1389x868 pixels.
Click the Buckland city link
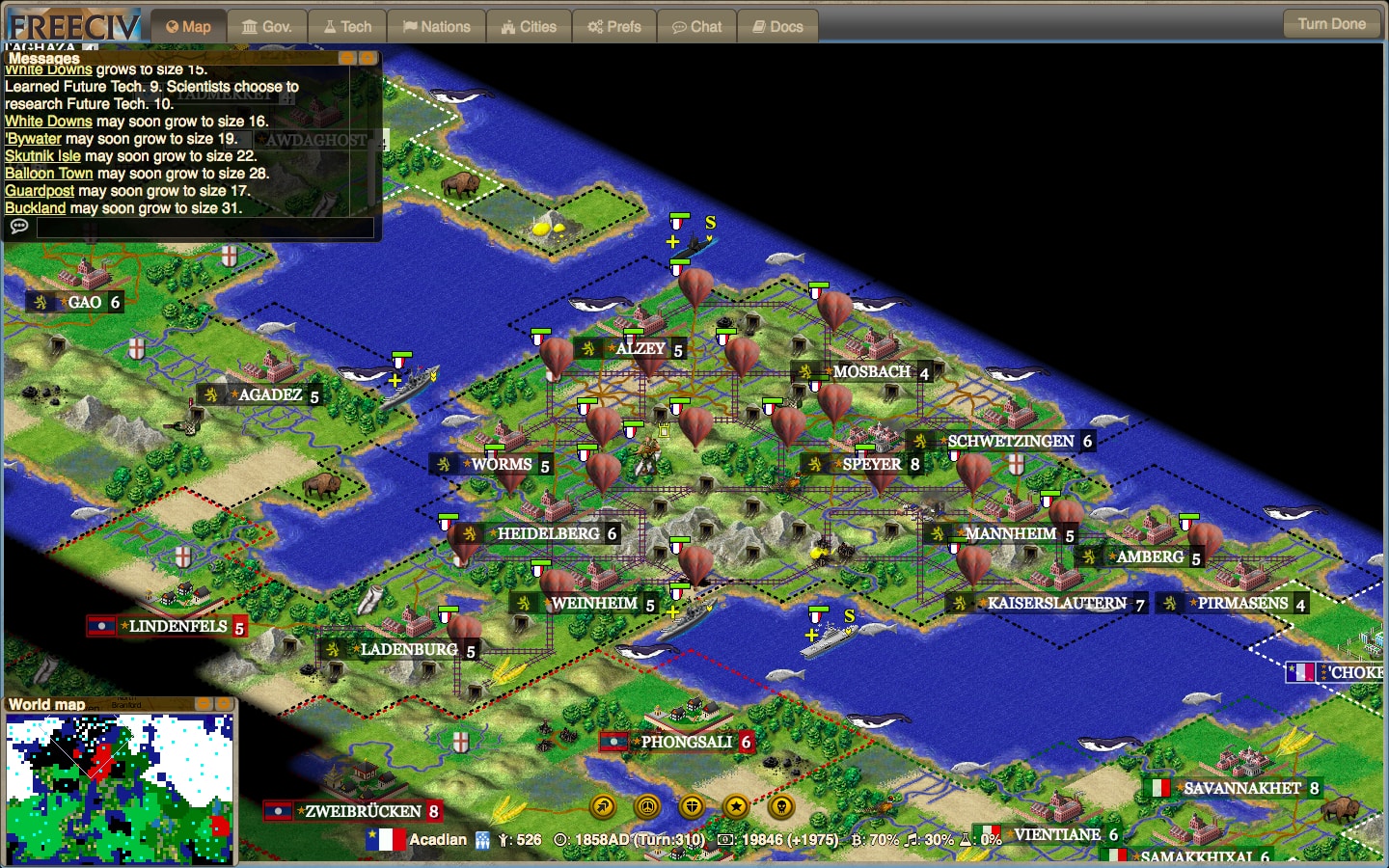(x=35, y=208)
